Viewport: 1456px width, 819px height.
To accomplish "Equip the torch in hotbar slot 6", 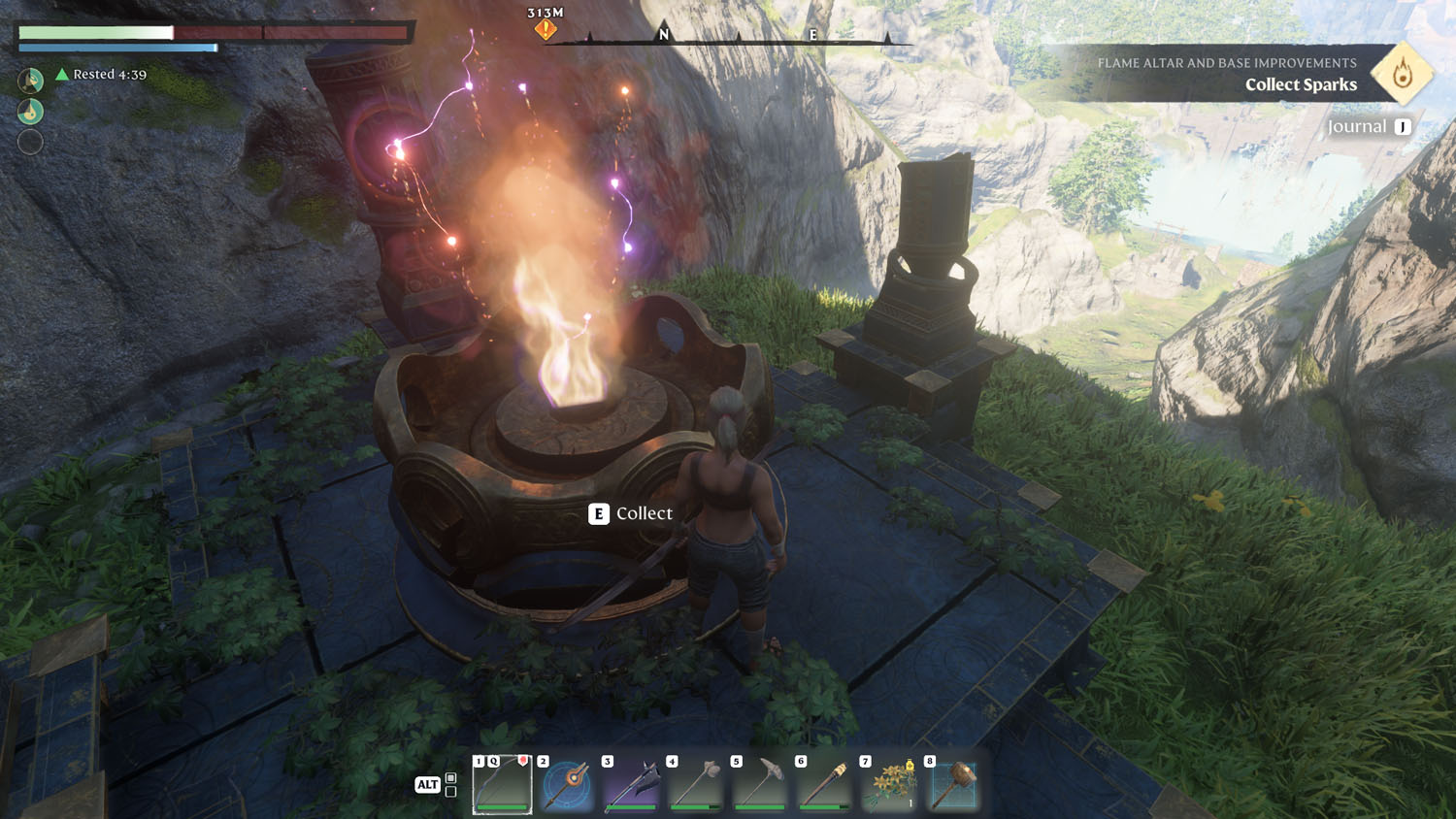I will point(825,784).
